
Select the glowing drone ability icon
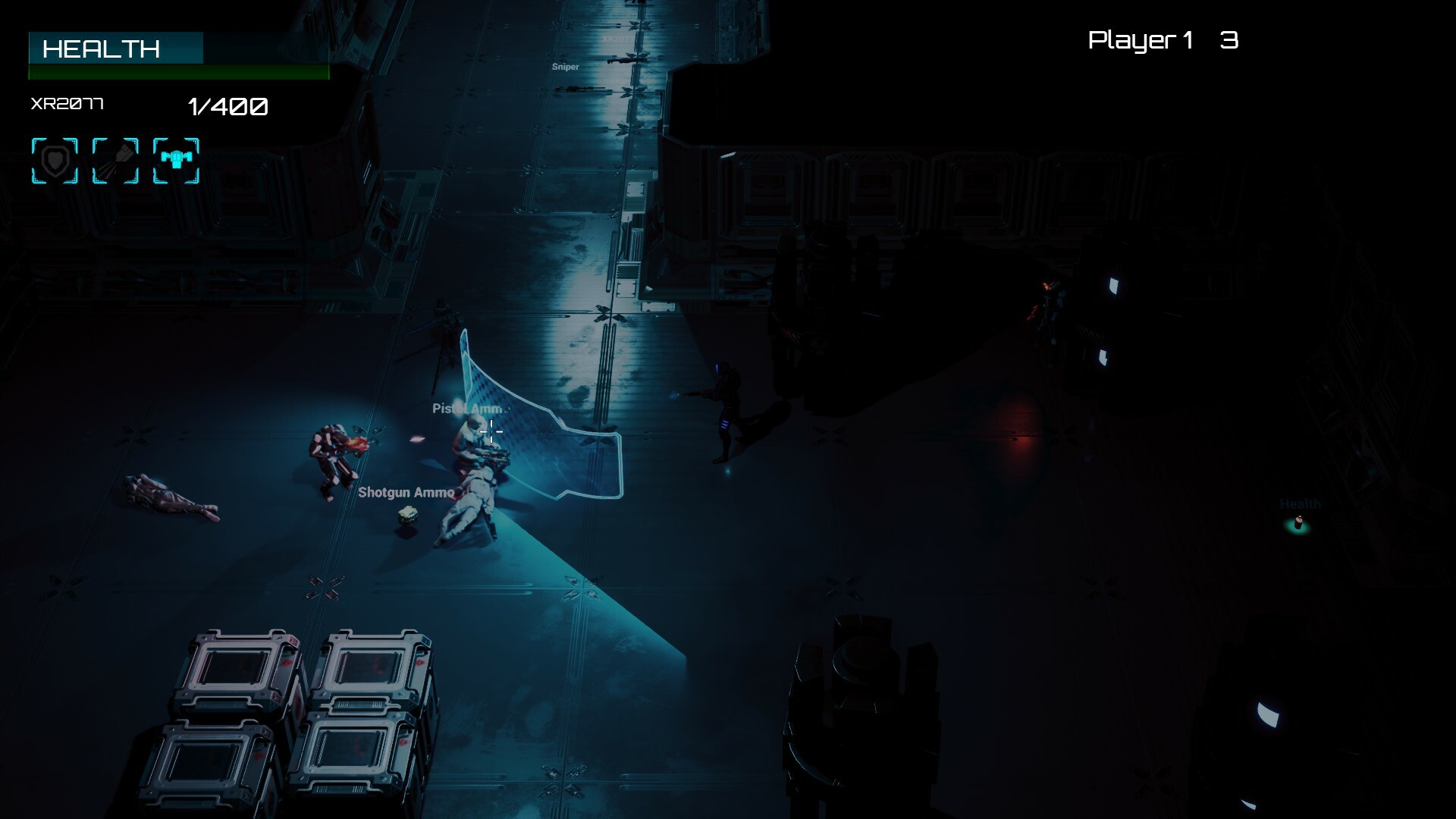pos(176,160)
